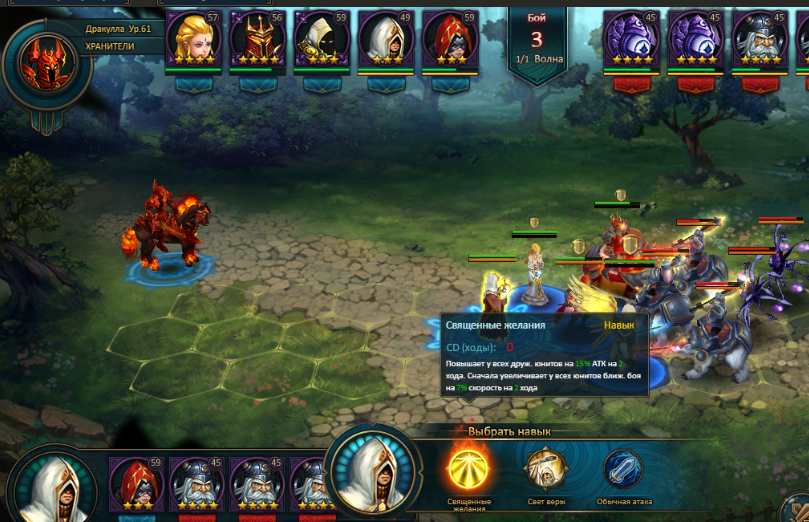This screenshot has width=809, height=522.
Task: Select the level 49 white-hooded hero portrait
Action: tap(386, 39)
